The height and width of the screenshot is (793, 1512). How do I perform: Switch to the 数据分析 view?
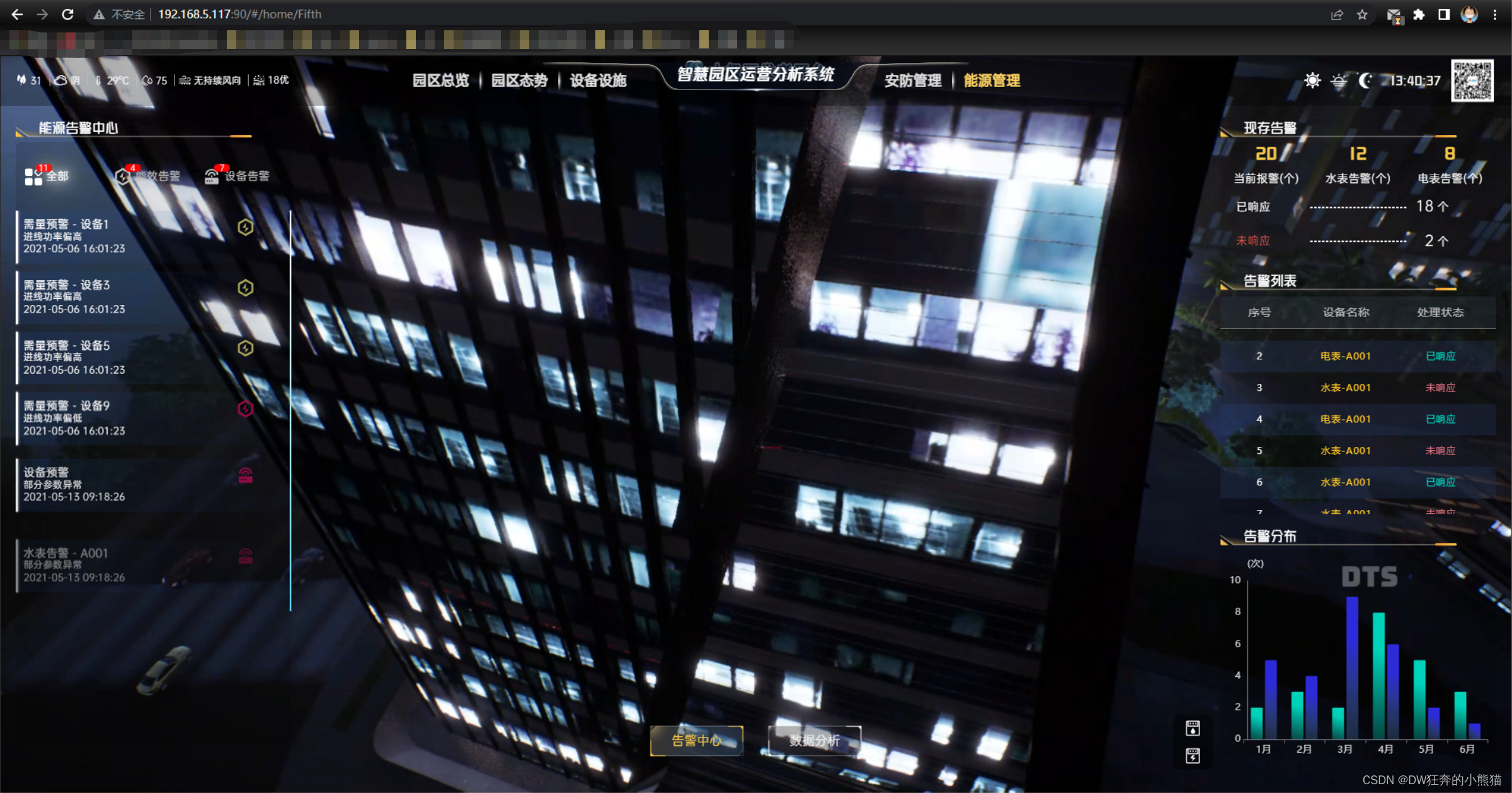coord(814,741)
